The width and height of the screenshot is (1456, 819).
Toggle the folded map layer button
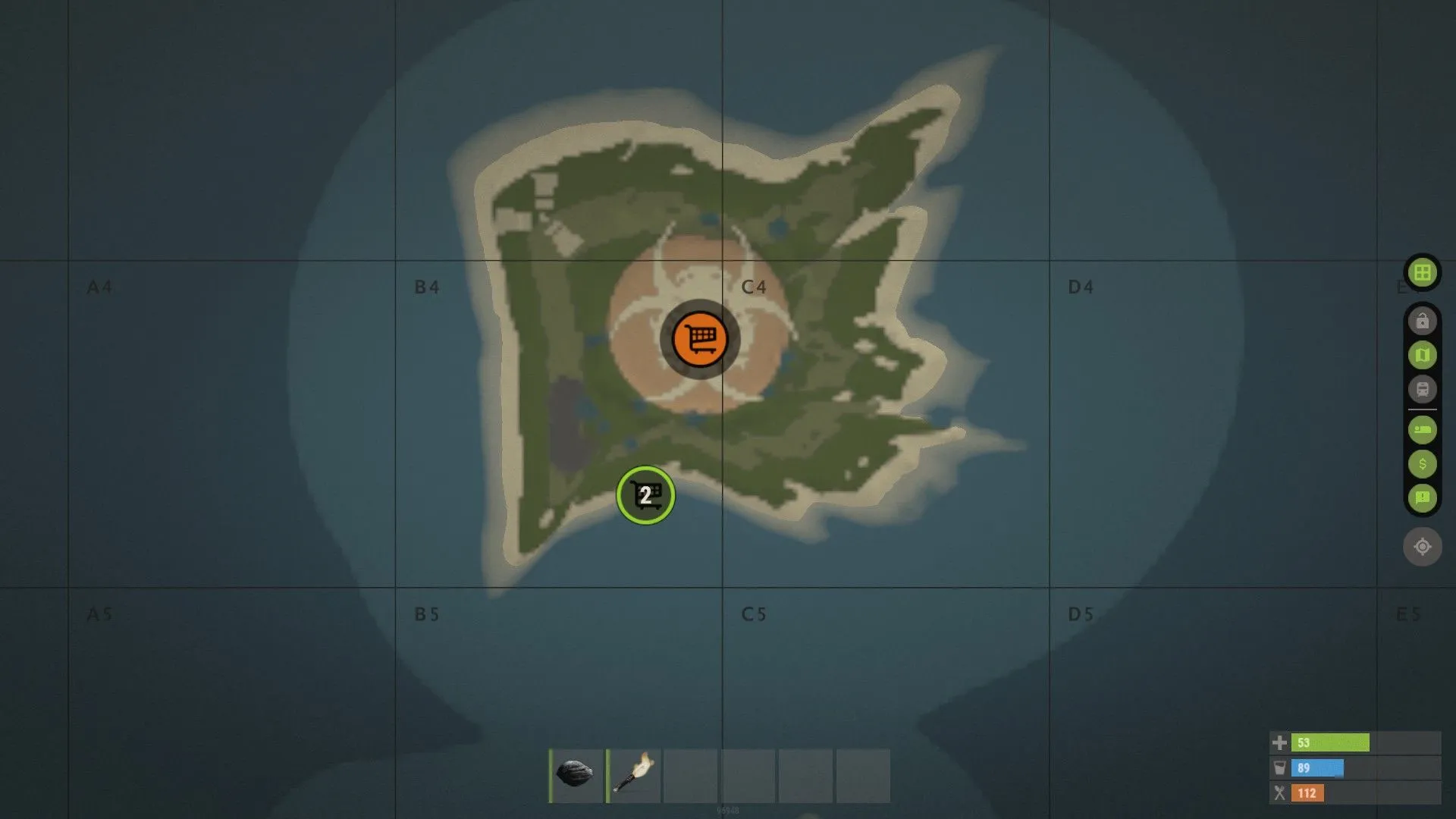(1422, 355)
